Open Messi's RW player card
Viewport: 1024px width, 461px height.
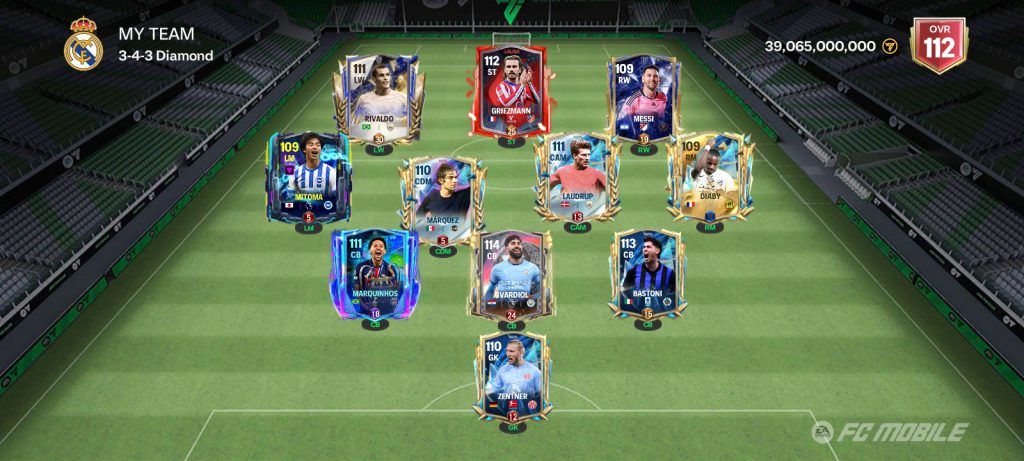(643, 100)
